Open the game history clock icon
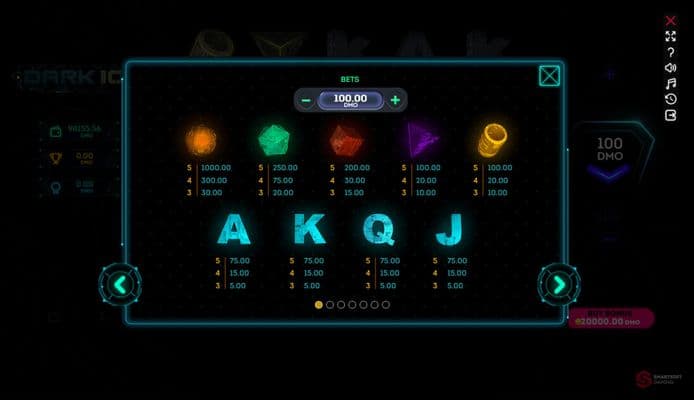The height and width of the screenshot is (400, 694). click(x=671, y=99)
